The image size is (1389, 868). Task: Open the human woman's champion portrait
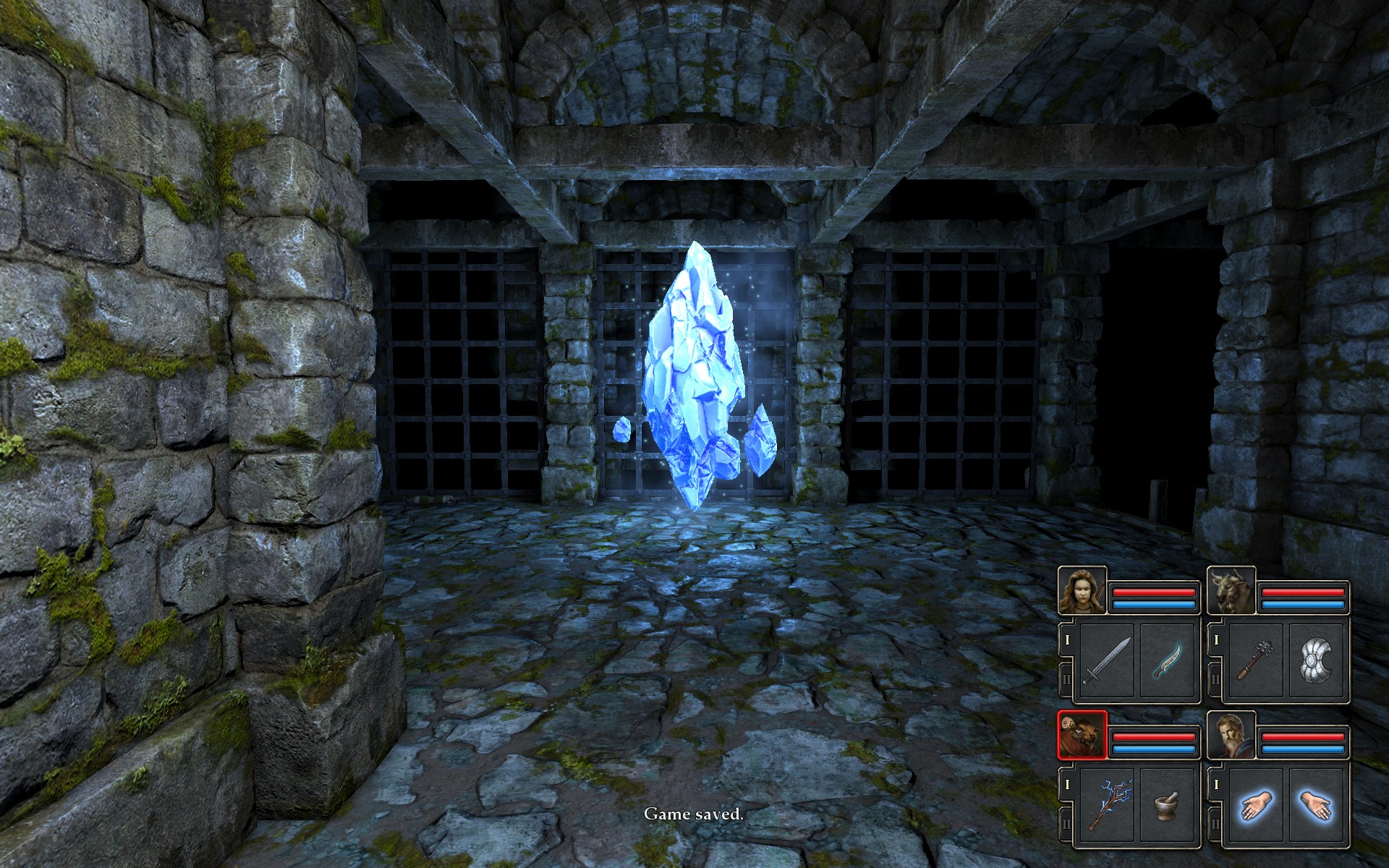(1082, 590)
